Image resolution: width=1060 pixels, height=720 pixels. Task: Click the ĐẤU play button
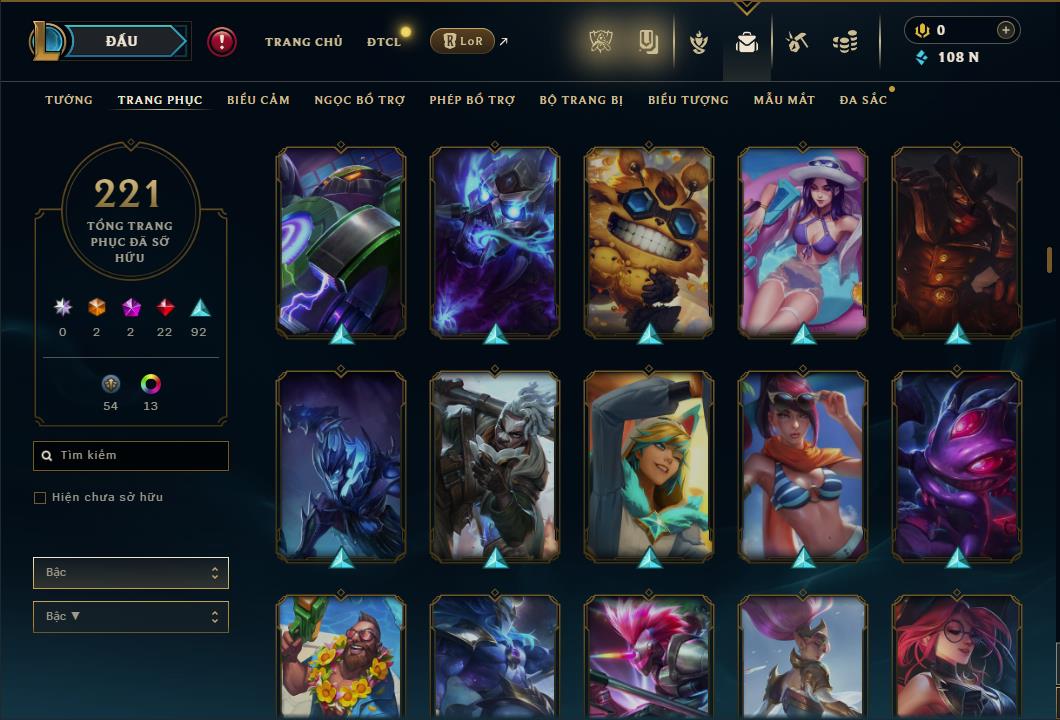(121, 41)
